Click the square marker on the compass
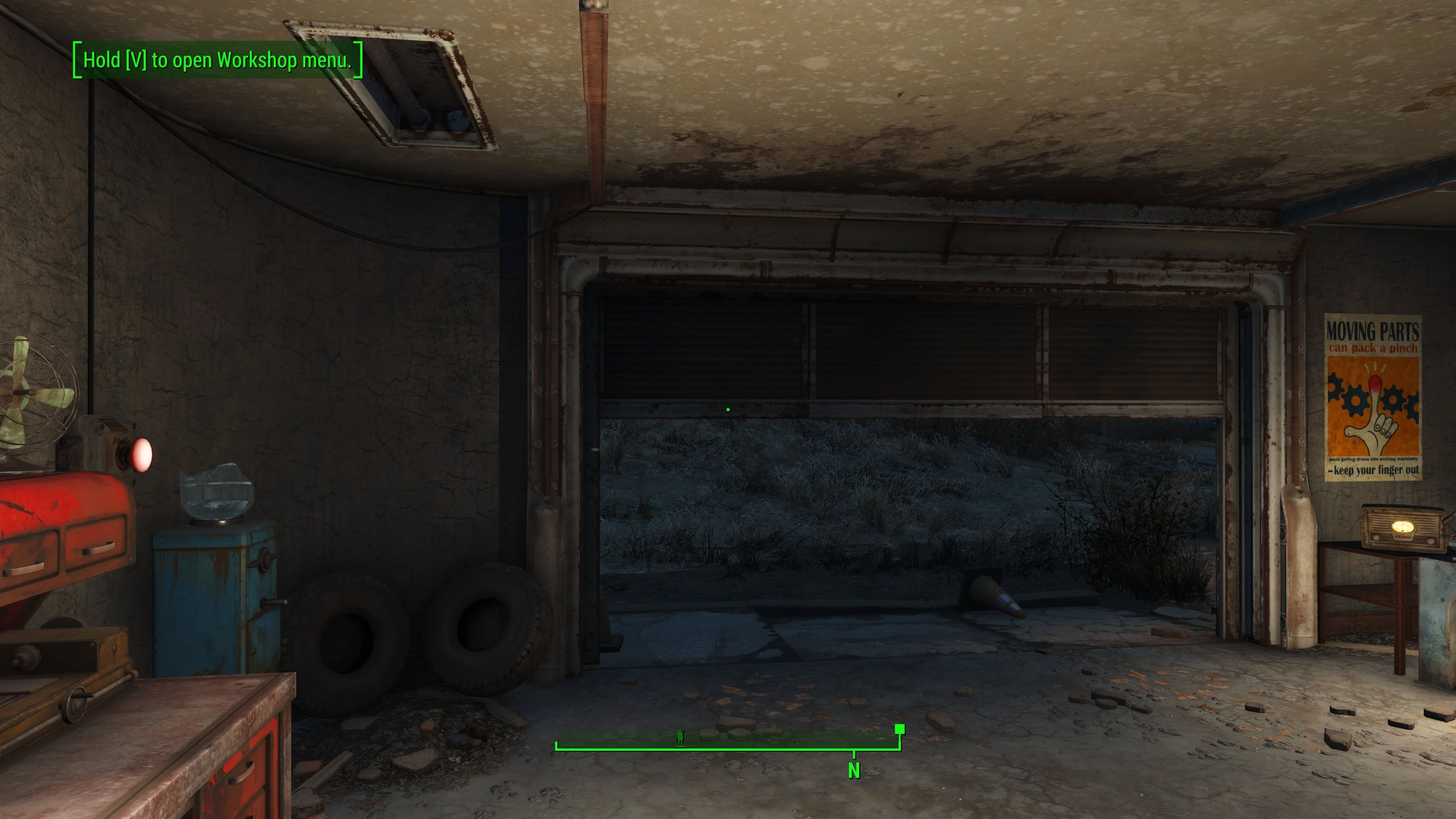The width and height of the screenshot is (1456, 819). coord(900,729)
